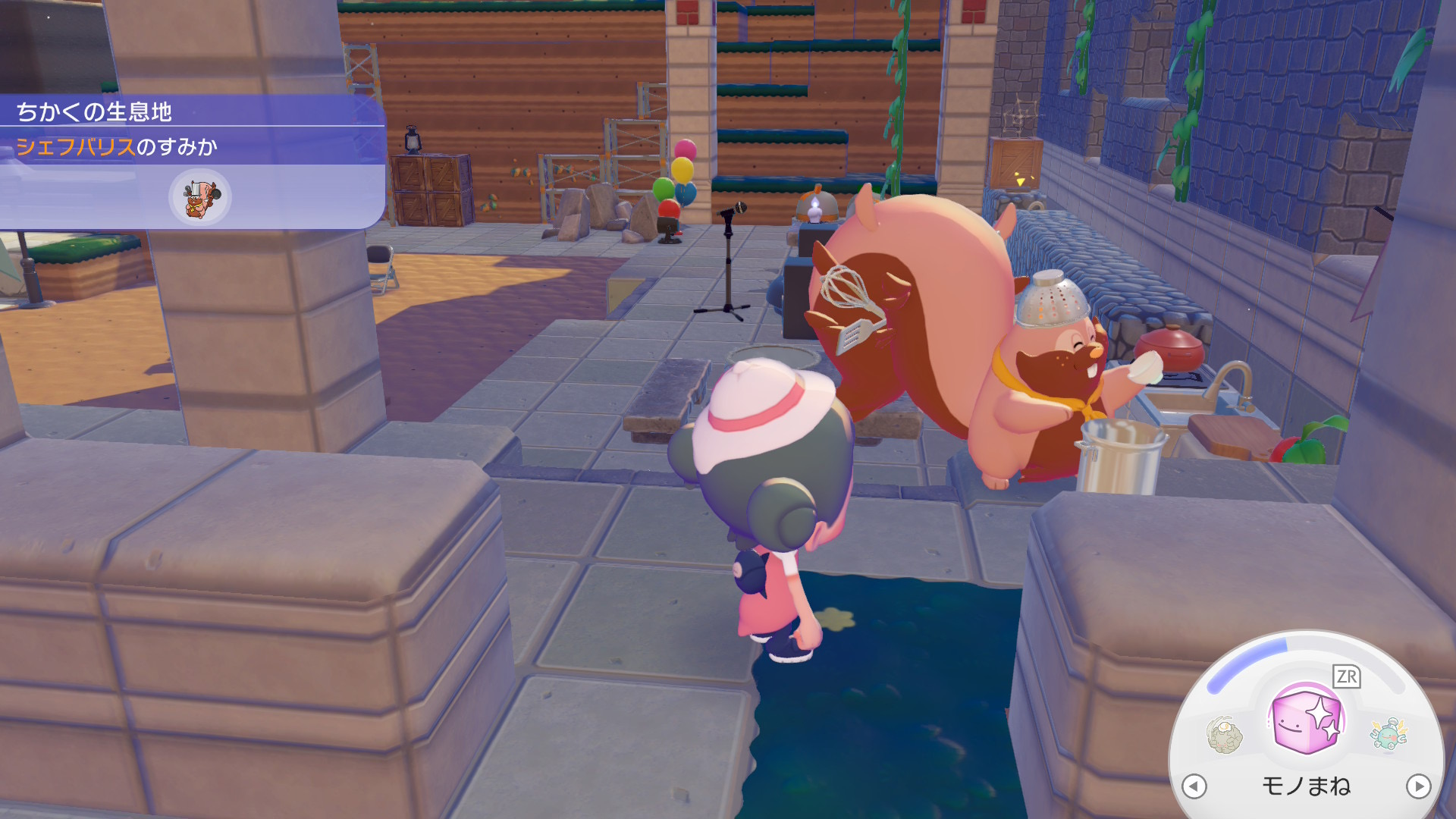Cycle abilities with the left arrow
The width and height of the screenshot is (1456, 819).
(1194, 786)
